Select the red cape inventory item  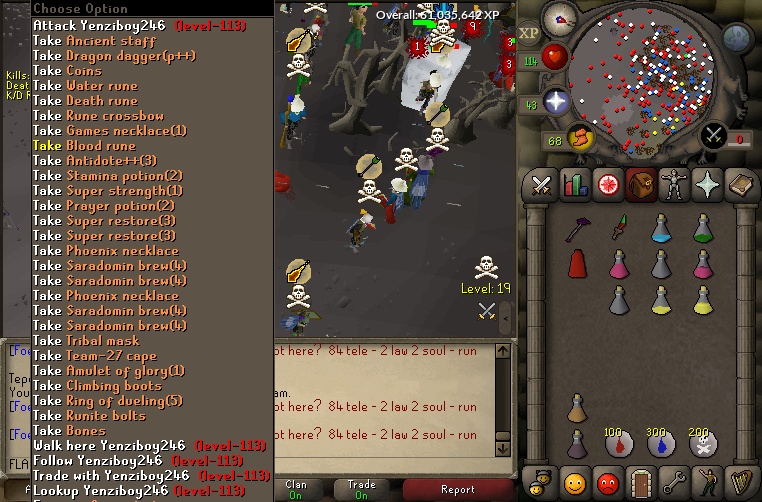577,264
